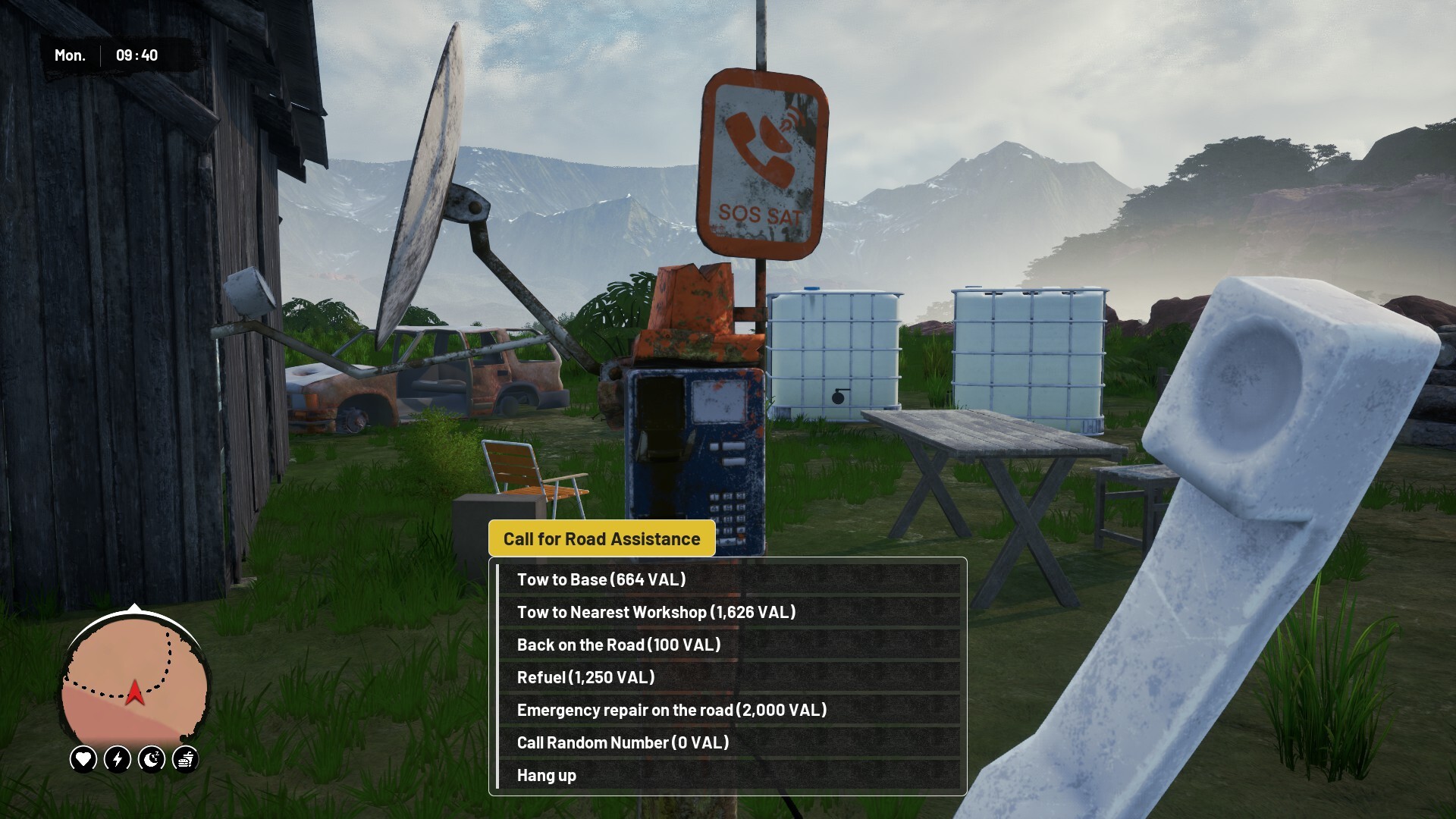The image size is (1456, 819).
Task: Select Tow to Nearest Workshop option
Action: [656, 612]
